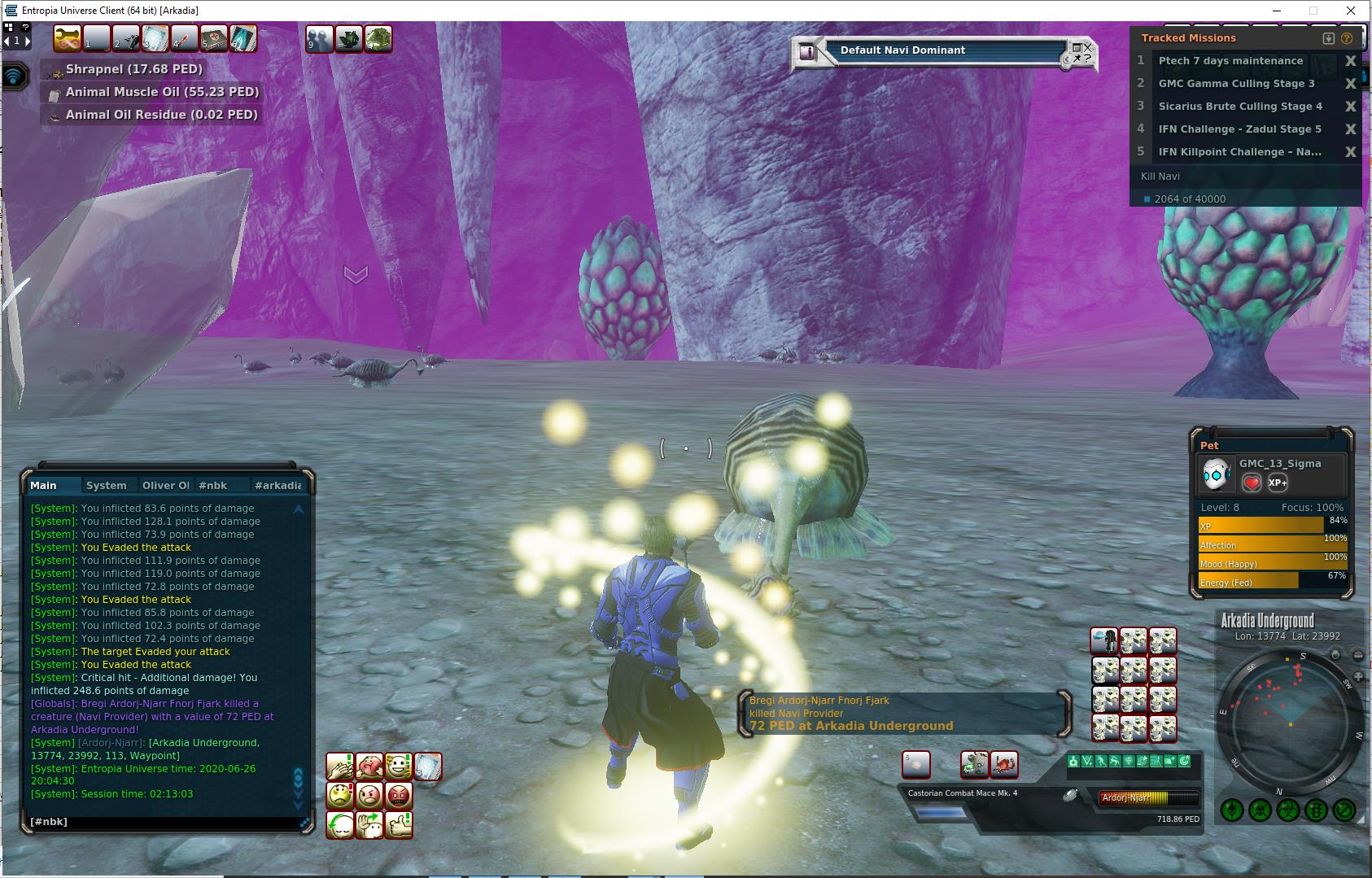This screenshot has width=1372, height=878.
Task: Select the Shrapnel loot entry
Action: [133, 70]
